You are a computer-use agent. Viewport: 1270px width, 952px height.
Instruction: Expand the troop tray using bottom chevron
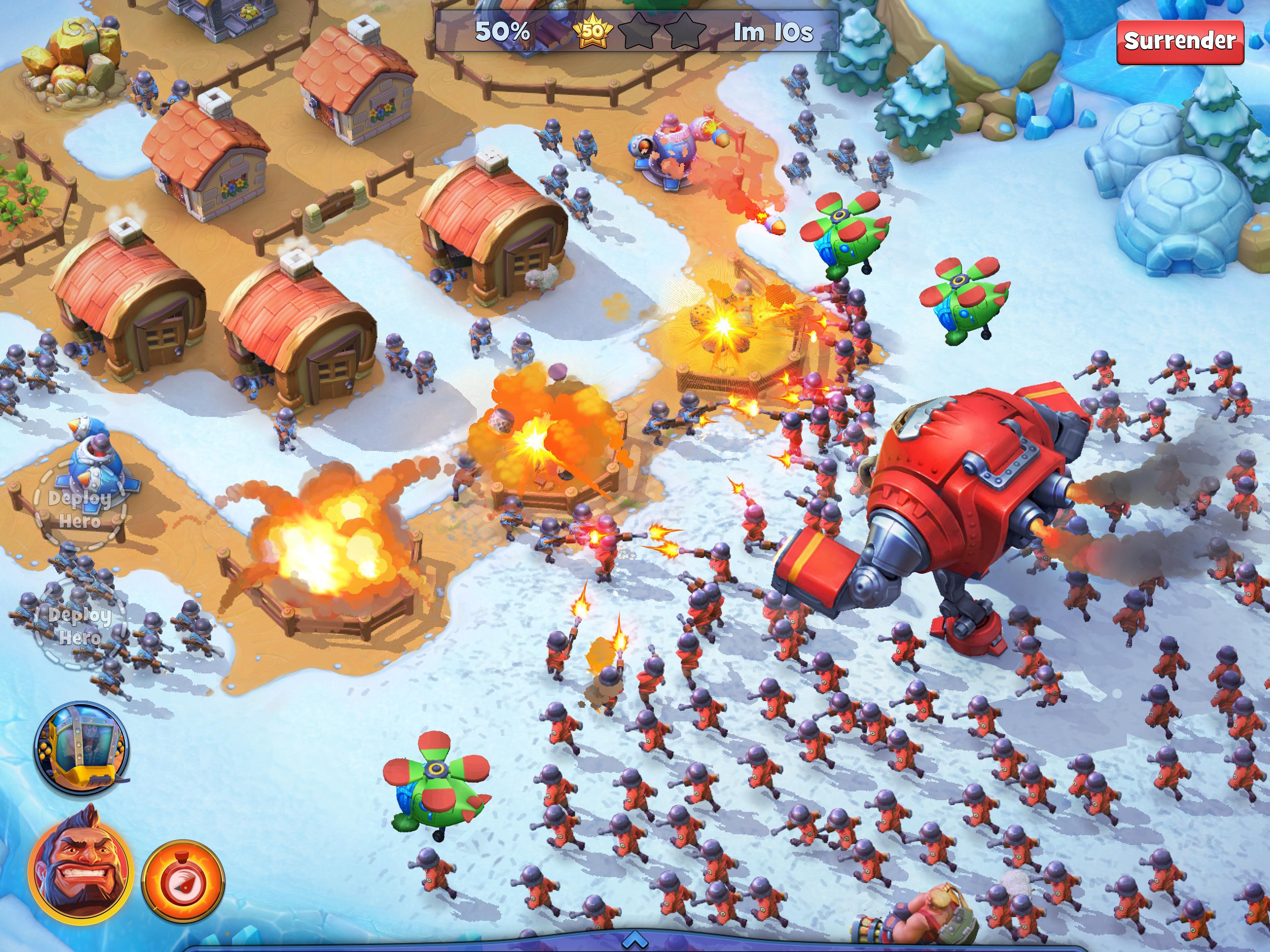(635, 941)
